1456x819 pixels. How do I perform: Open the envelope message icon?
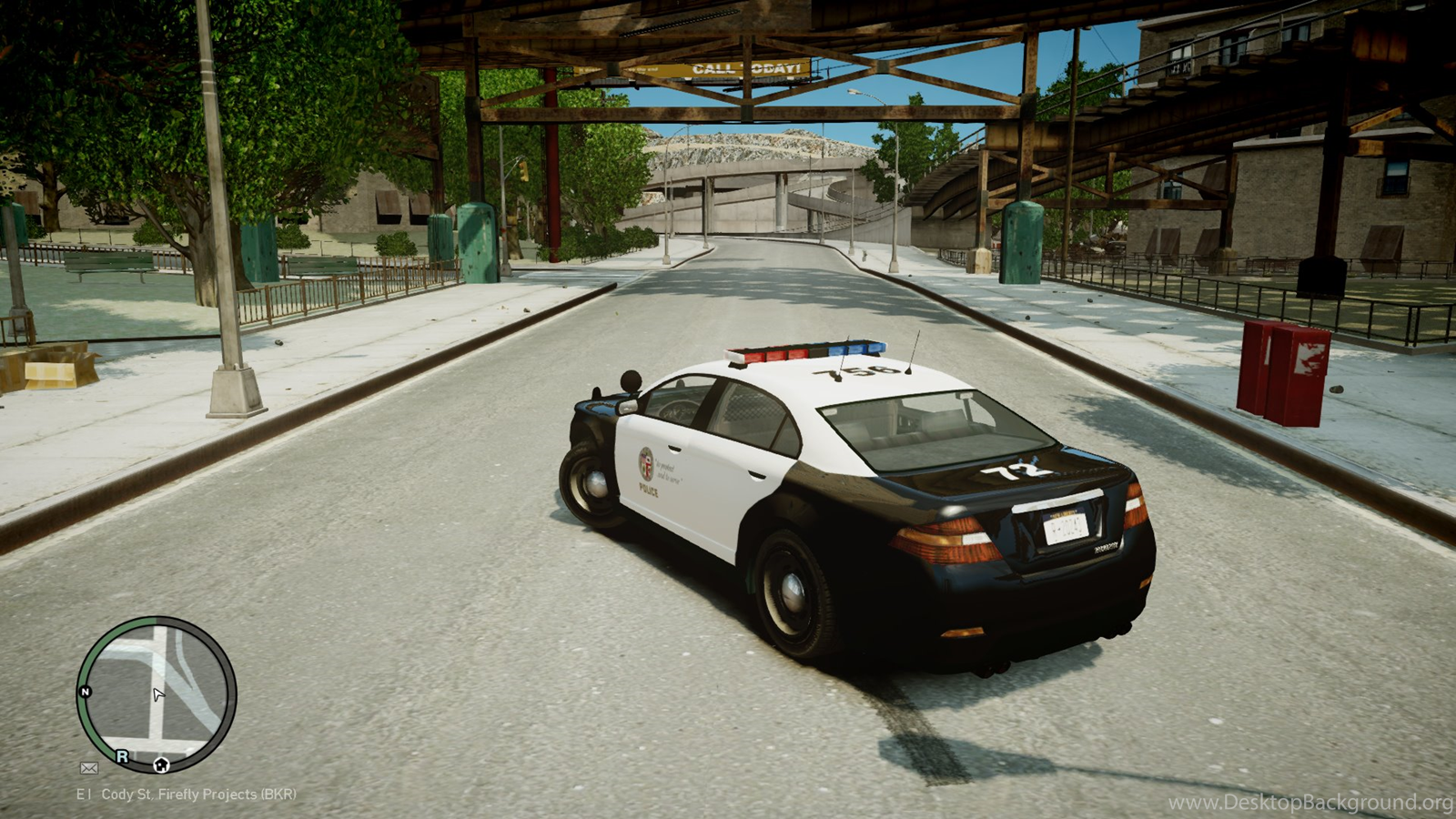coord(88,768)
